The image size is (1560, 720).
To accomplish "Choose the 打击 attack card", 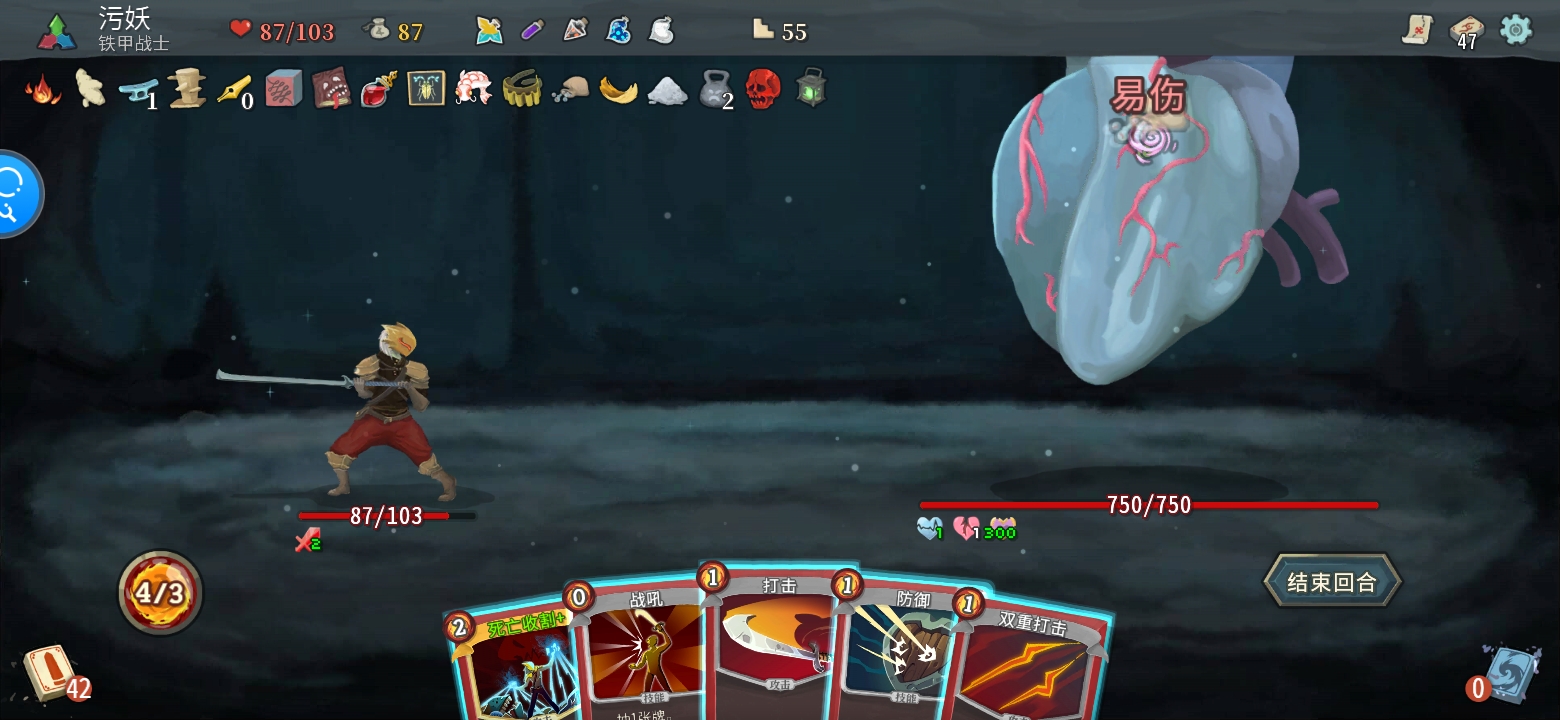I will (775, 640).
